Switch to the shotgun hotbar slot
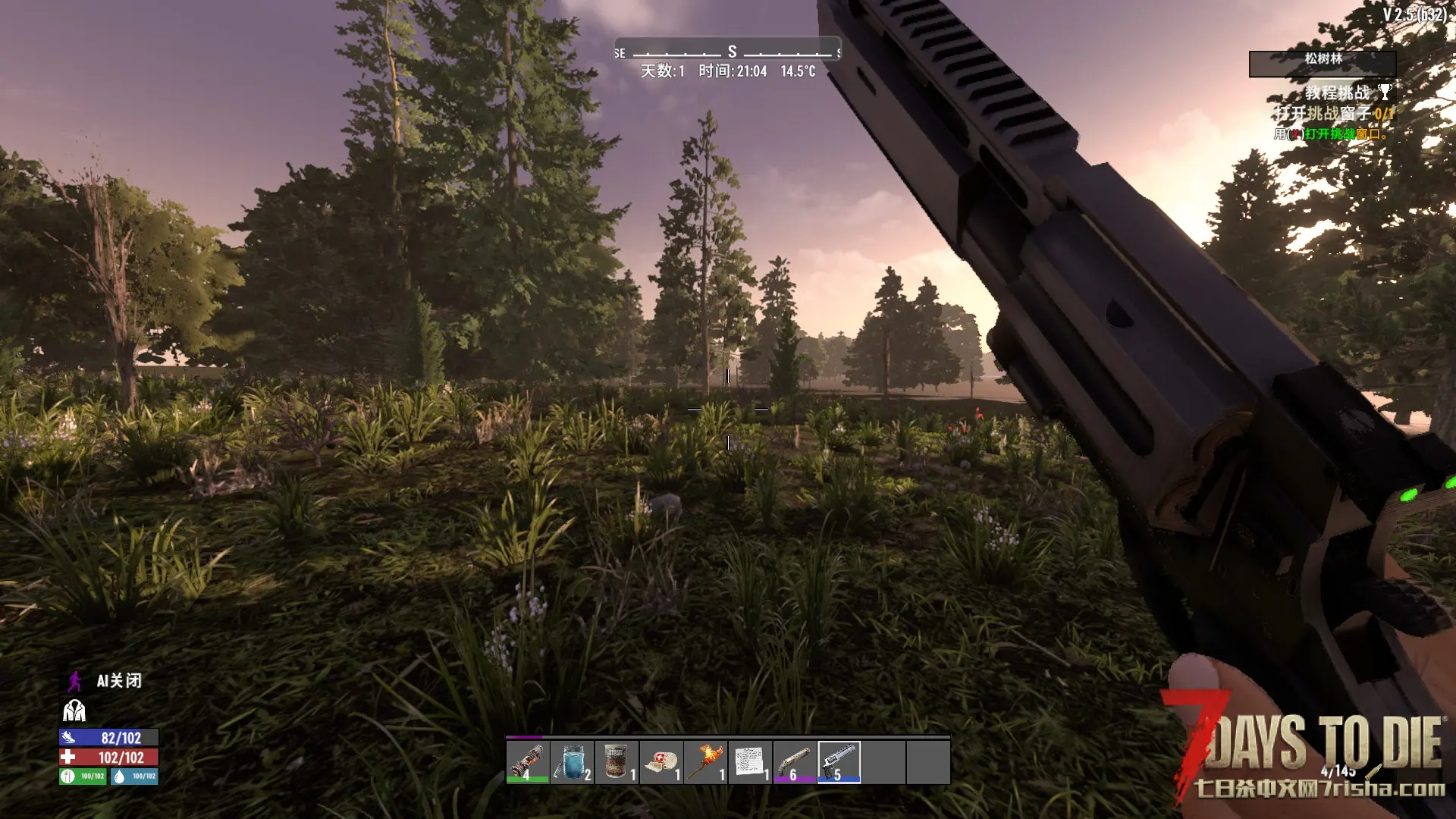The width and height of the screenshot is (1456, 819). (x=795, y=761)
